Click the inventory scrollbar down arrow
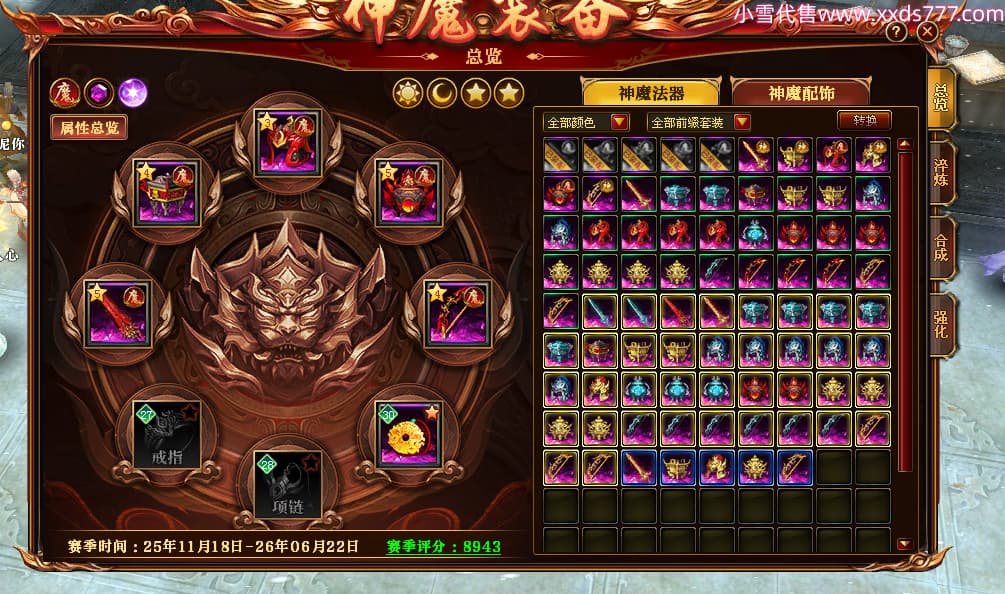Screen dimensions: 1005x594 pyautogui.click(x=904, y=544)
